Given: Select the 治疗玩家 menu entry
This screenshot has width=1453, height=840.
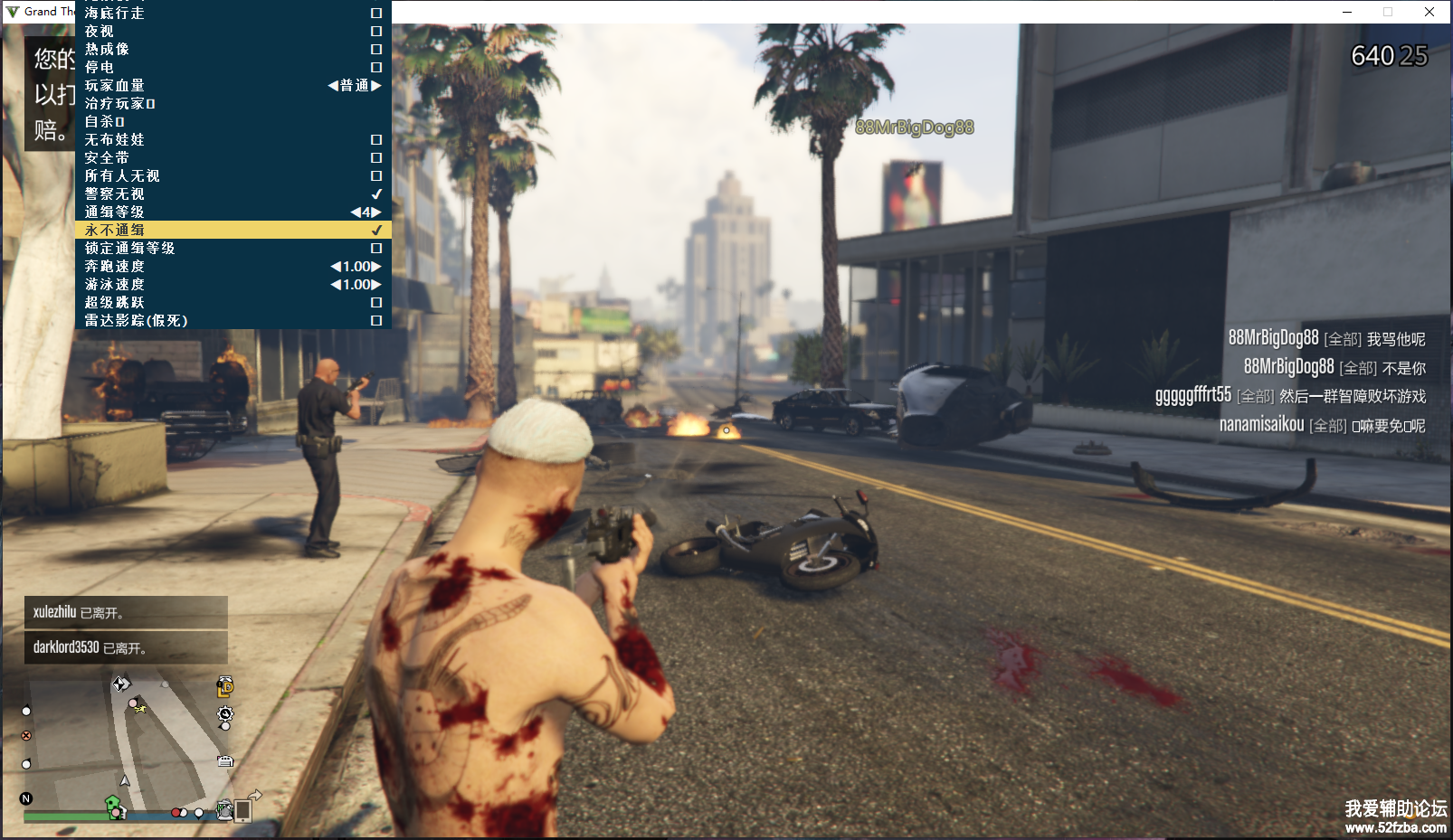Looking at the screenshot, I should [119, 104].
